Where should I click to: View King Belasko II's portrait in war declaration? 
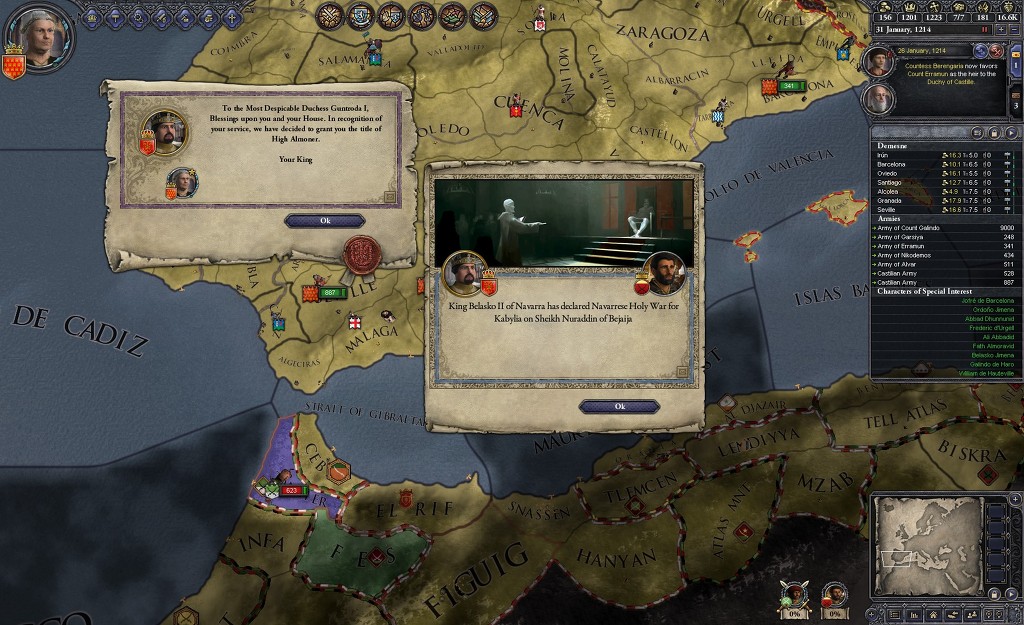tap(464, 271)
